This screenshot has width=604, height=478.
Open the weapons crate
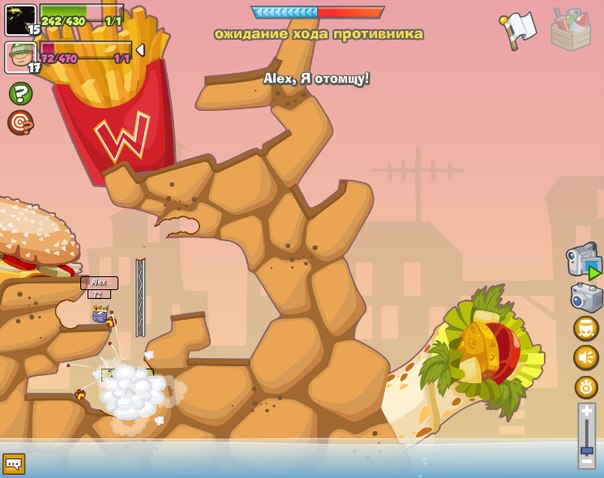[x=570, y=30]
